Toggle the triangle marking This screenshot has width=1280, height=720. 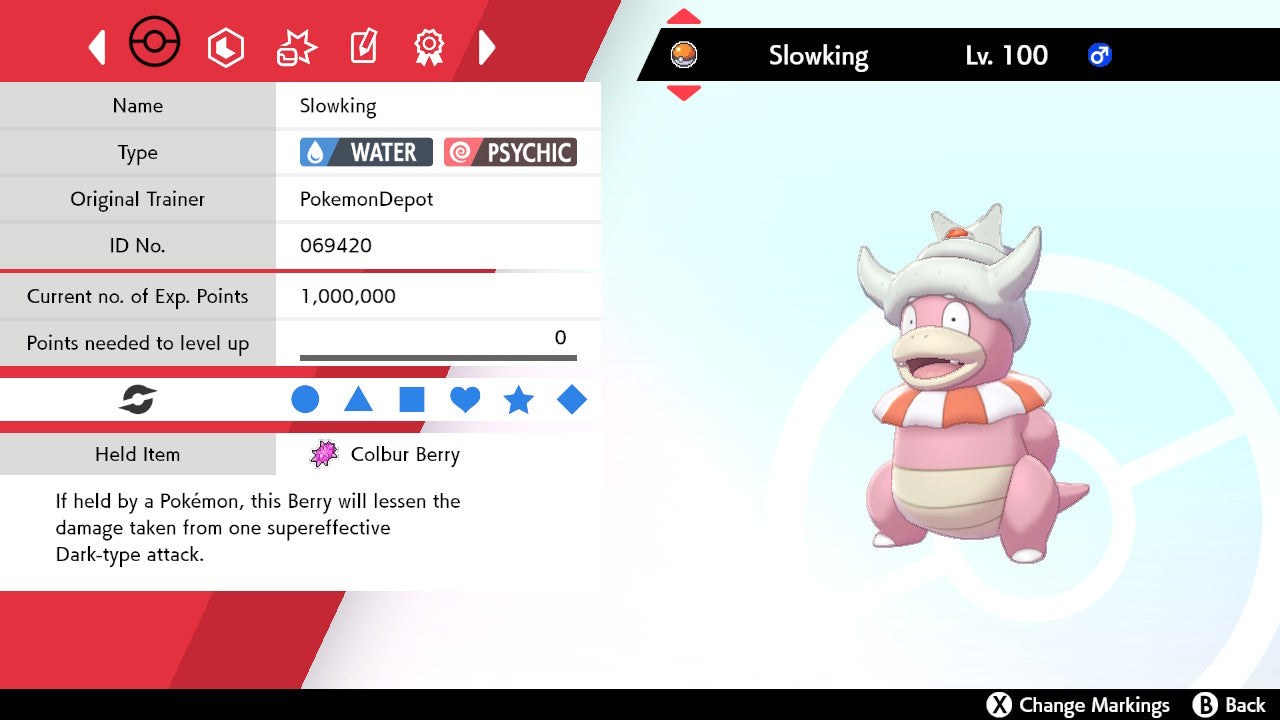[358, 400]
